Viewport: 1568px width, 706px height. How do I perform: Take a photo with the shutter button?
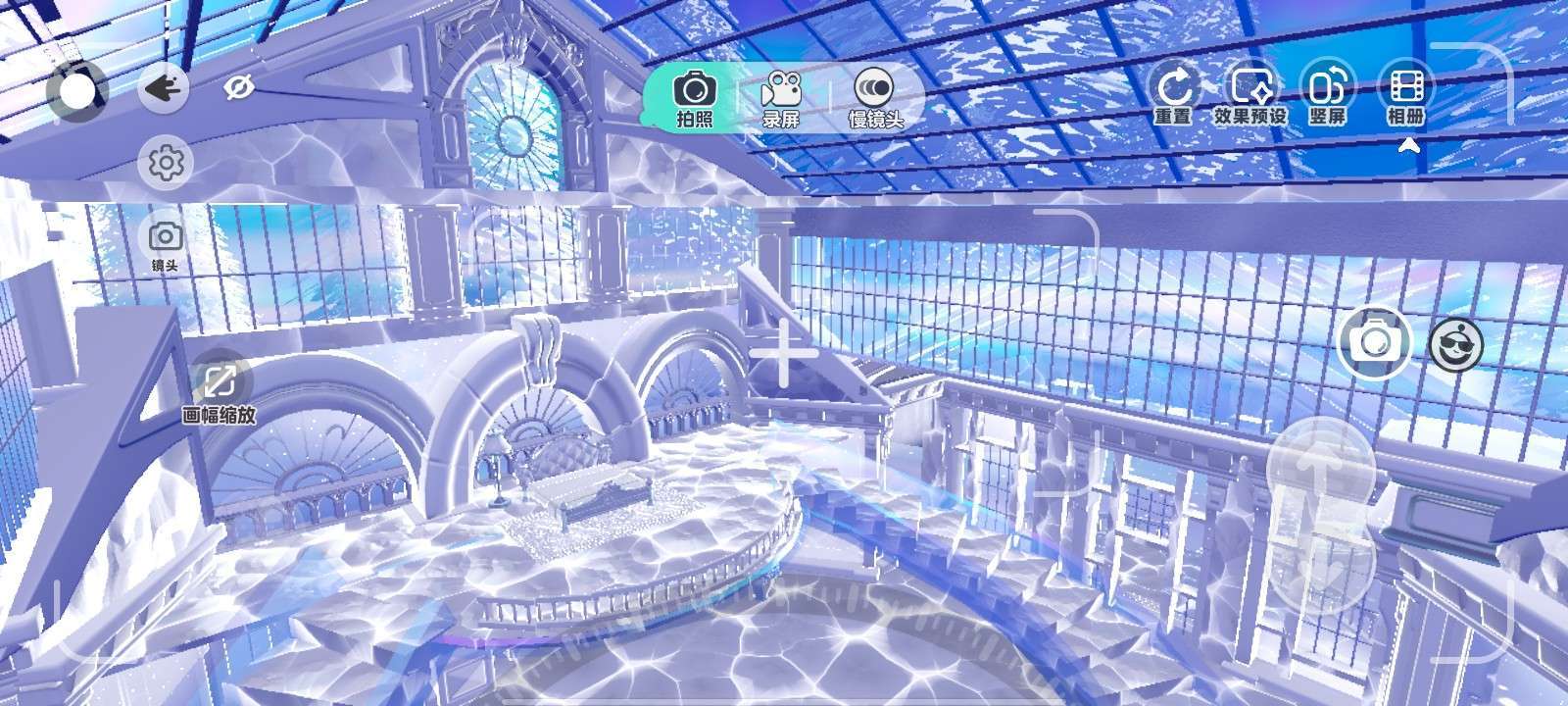pyautogui.click(x=1375, y=341)
